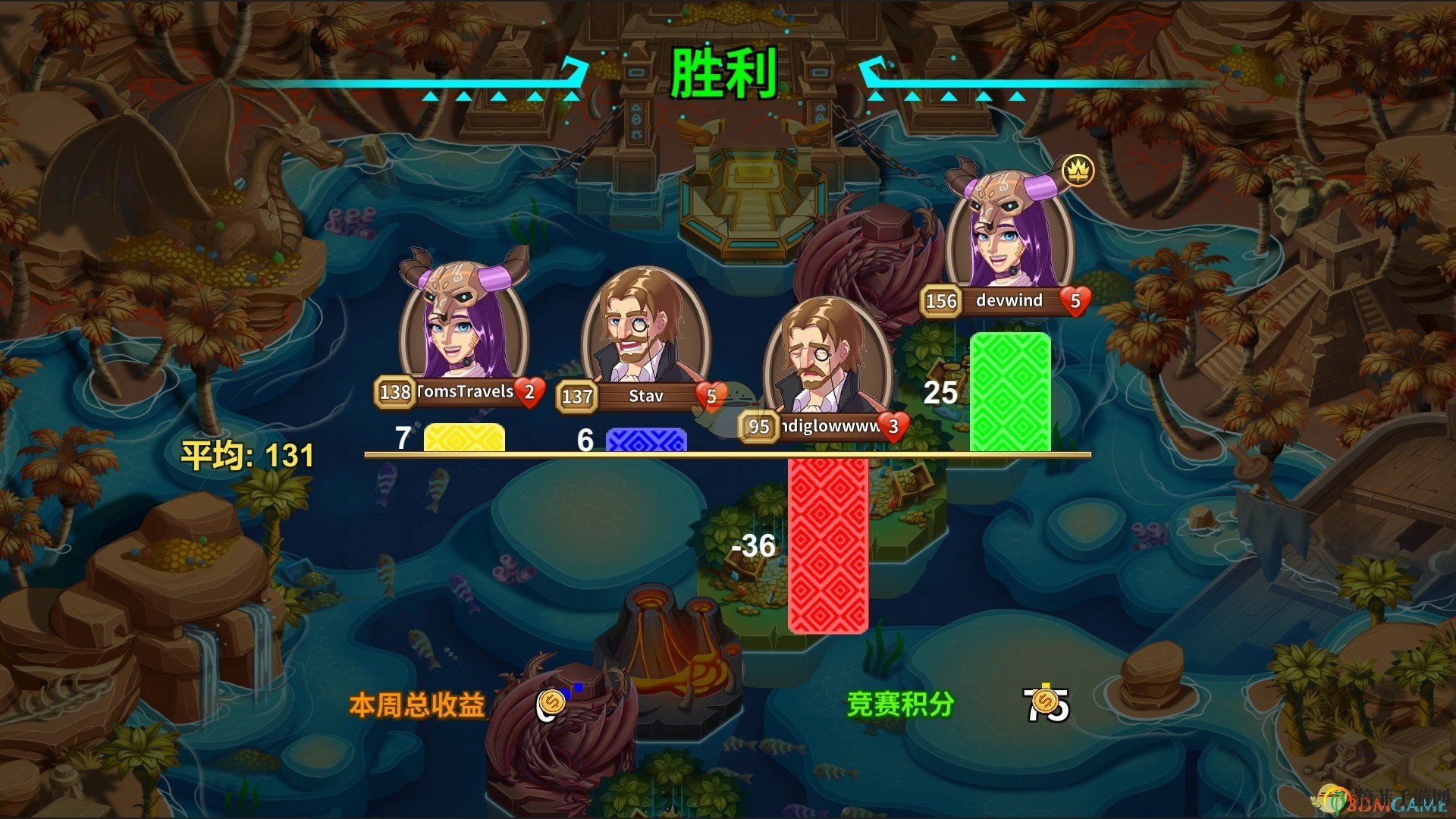The width and height of the screenshot is (1456, 819).
Task: Click TomsTravels' red heart icon
Action: [529, 393]
